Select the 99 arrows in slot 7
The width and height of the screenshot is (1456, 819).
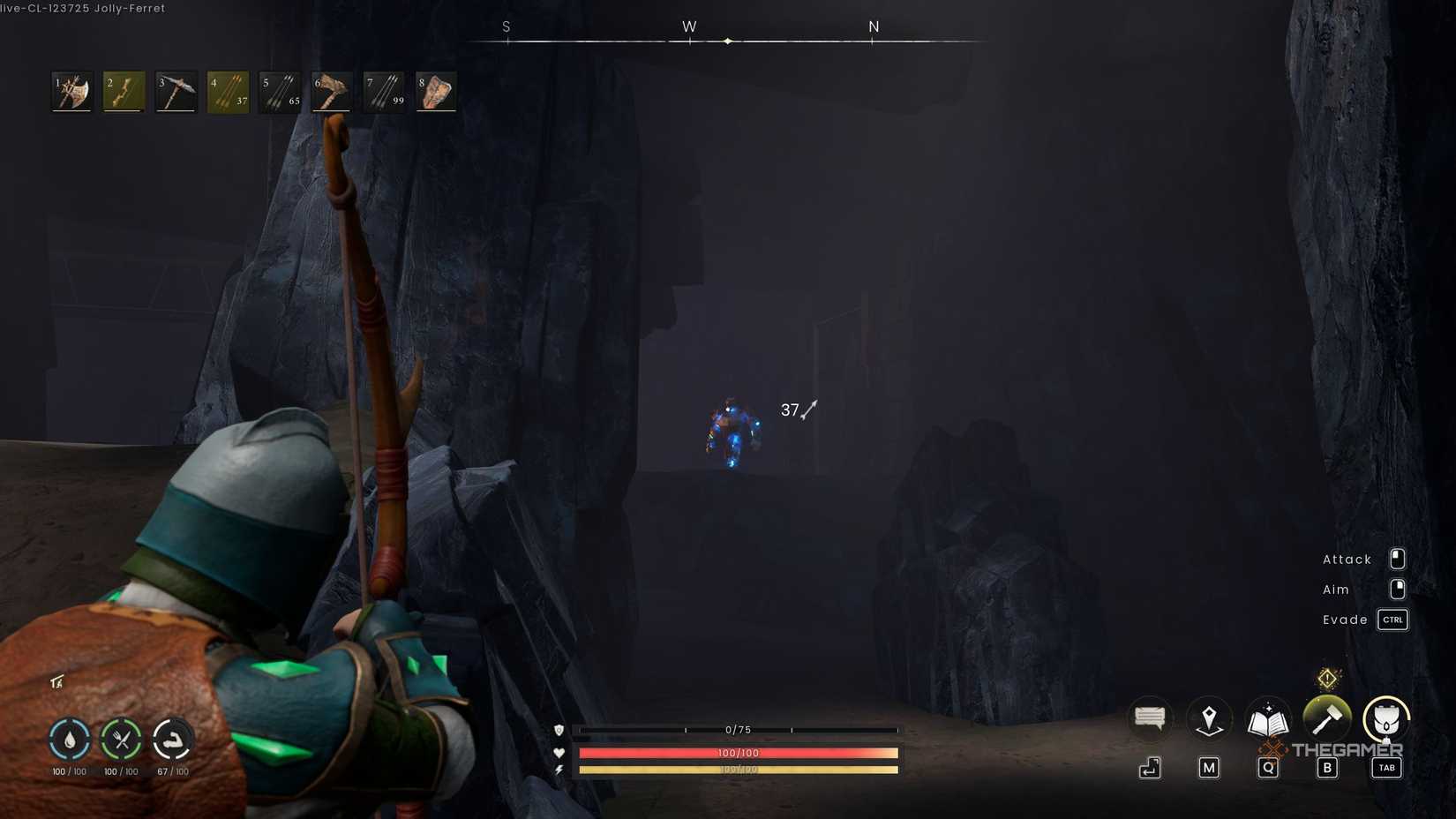pos(383,92)
